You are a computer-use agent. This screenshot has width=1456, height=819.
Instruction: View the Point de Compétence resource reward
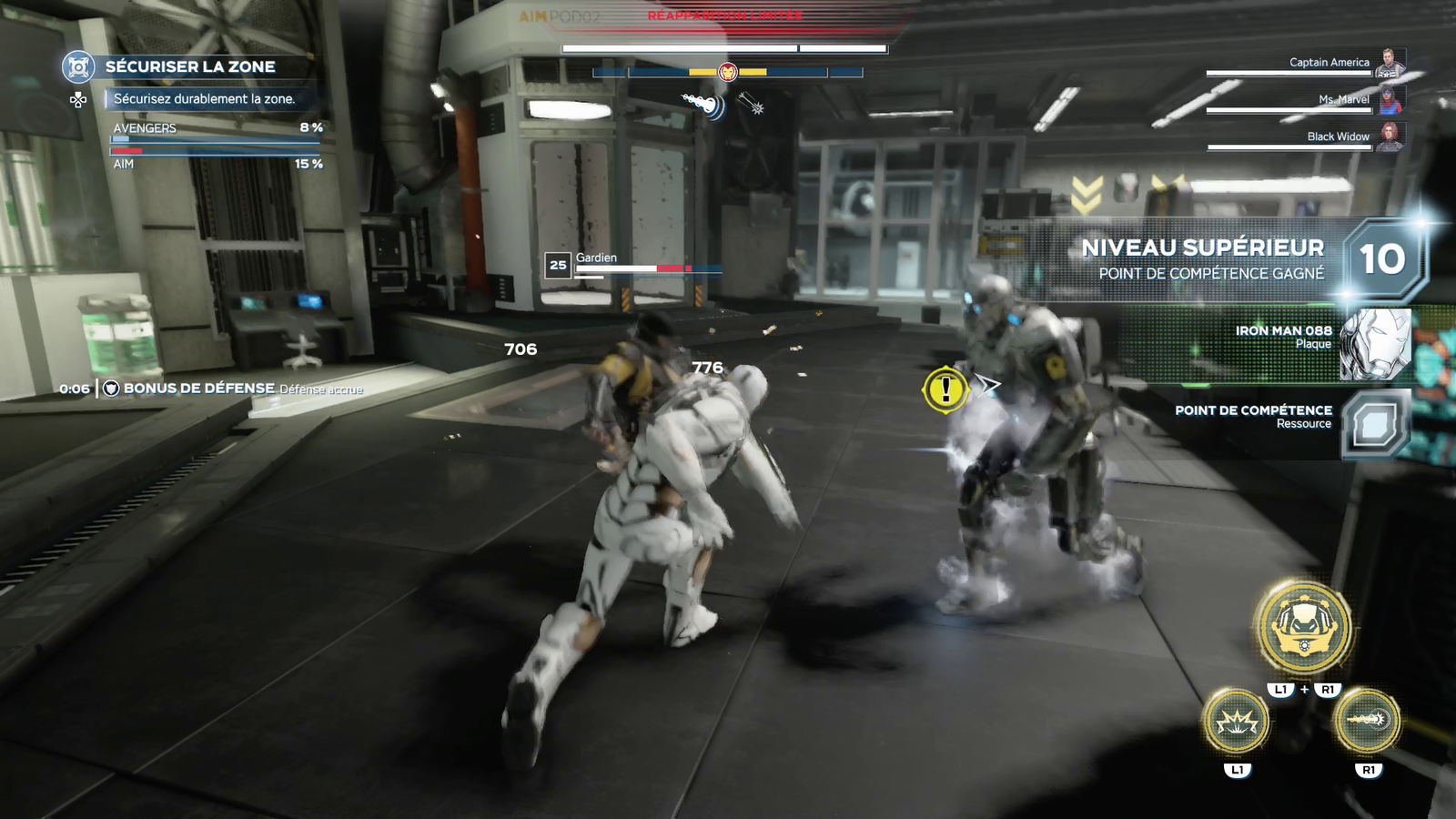point(1375,423)
